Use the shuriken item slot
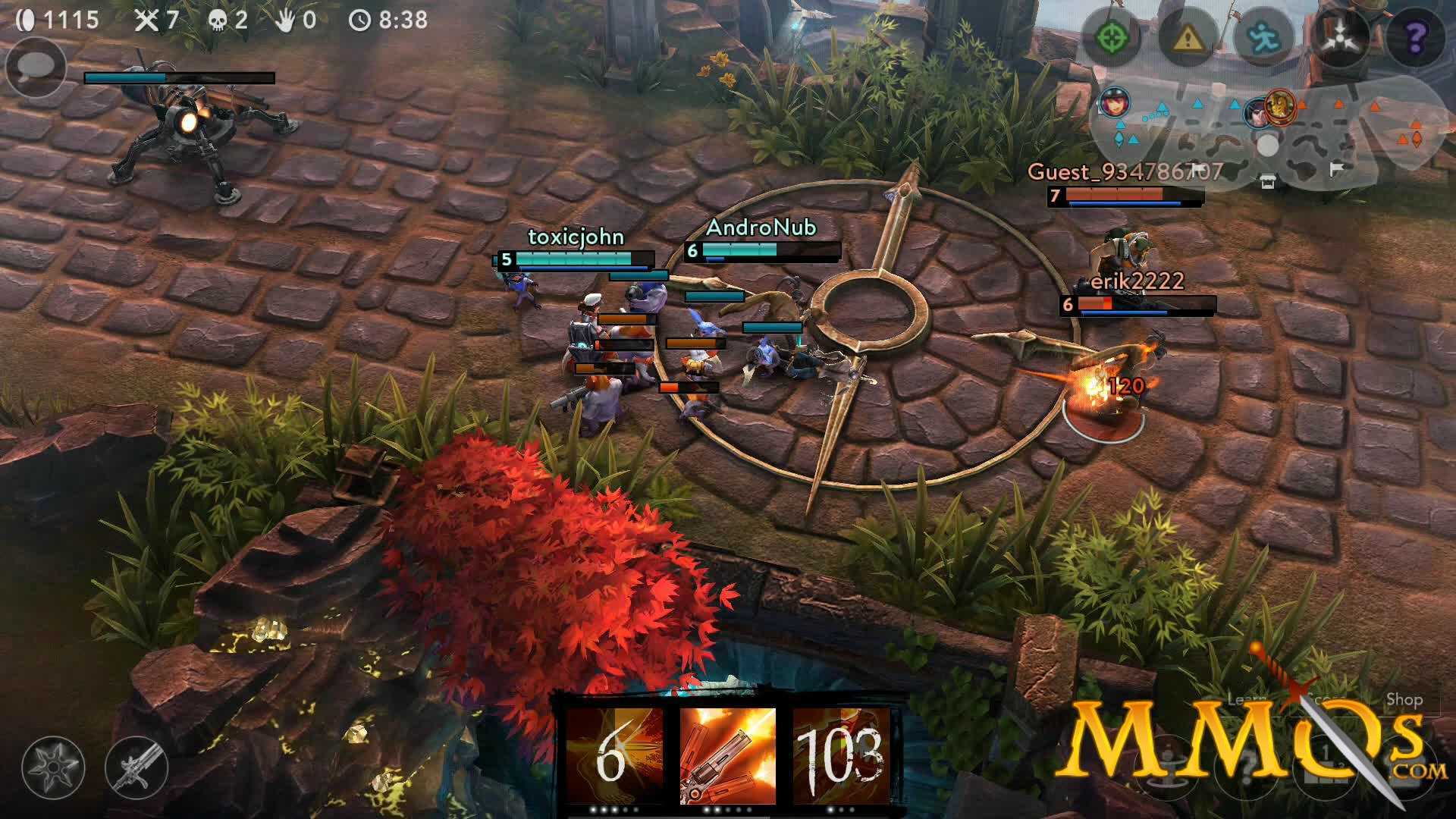Image resolution: width=1456 pixels, height=819 pixels. coord(53,766)
